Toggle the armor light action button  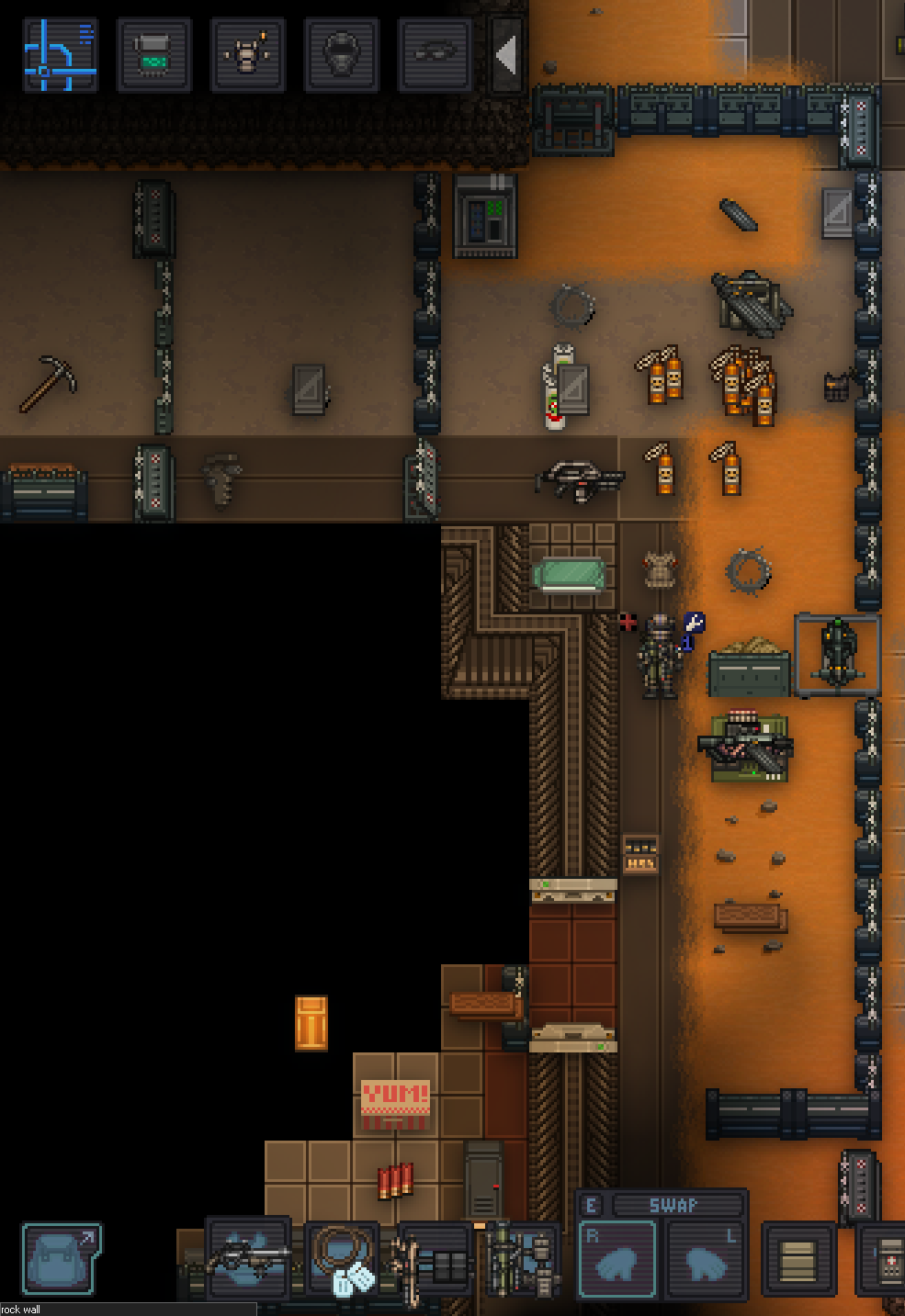(x=247, y=55)
